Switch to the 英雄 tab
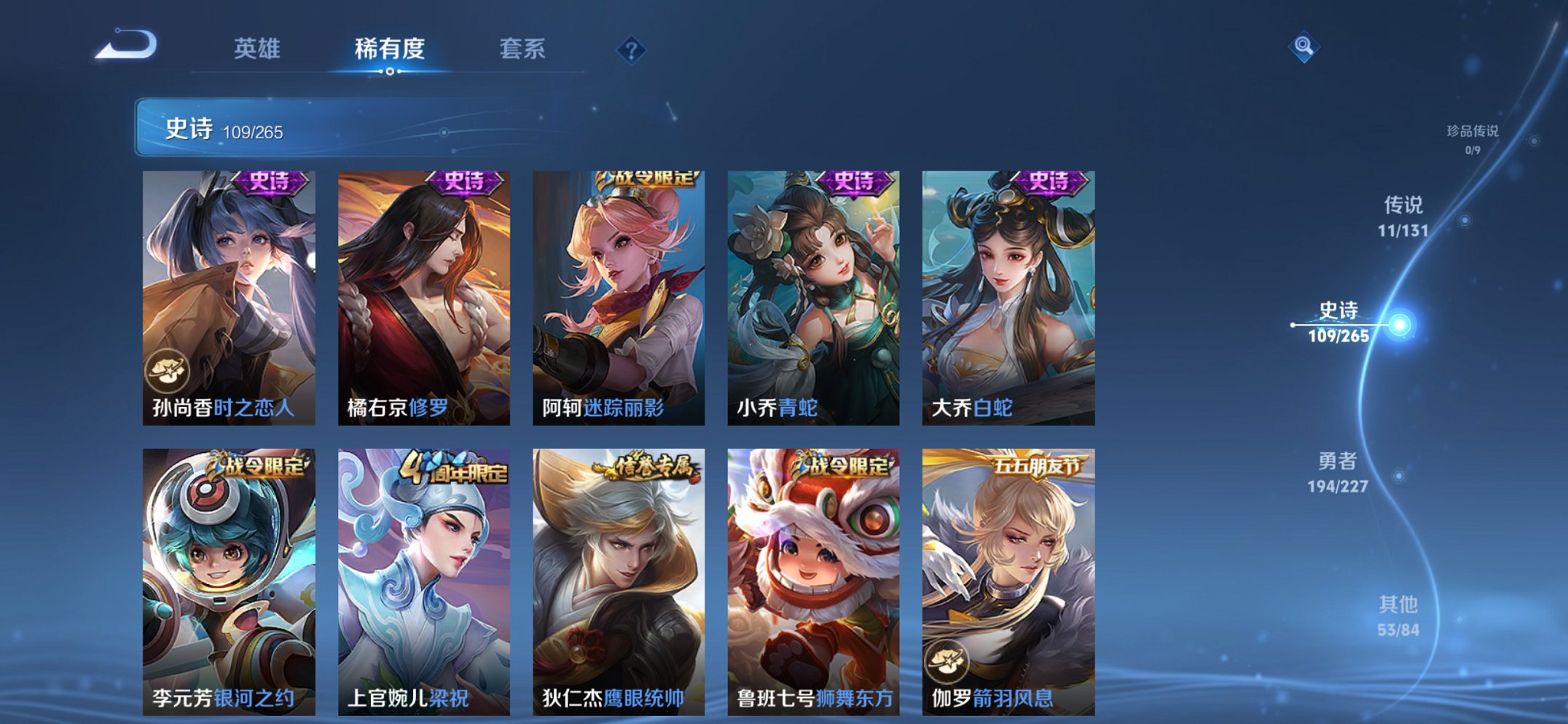 (258, 48)
